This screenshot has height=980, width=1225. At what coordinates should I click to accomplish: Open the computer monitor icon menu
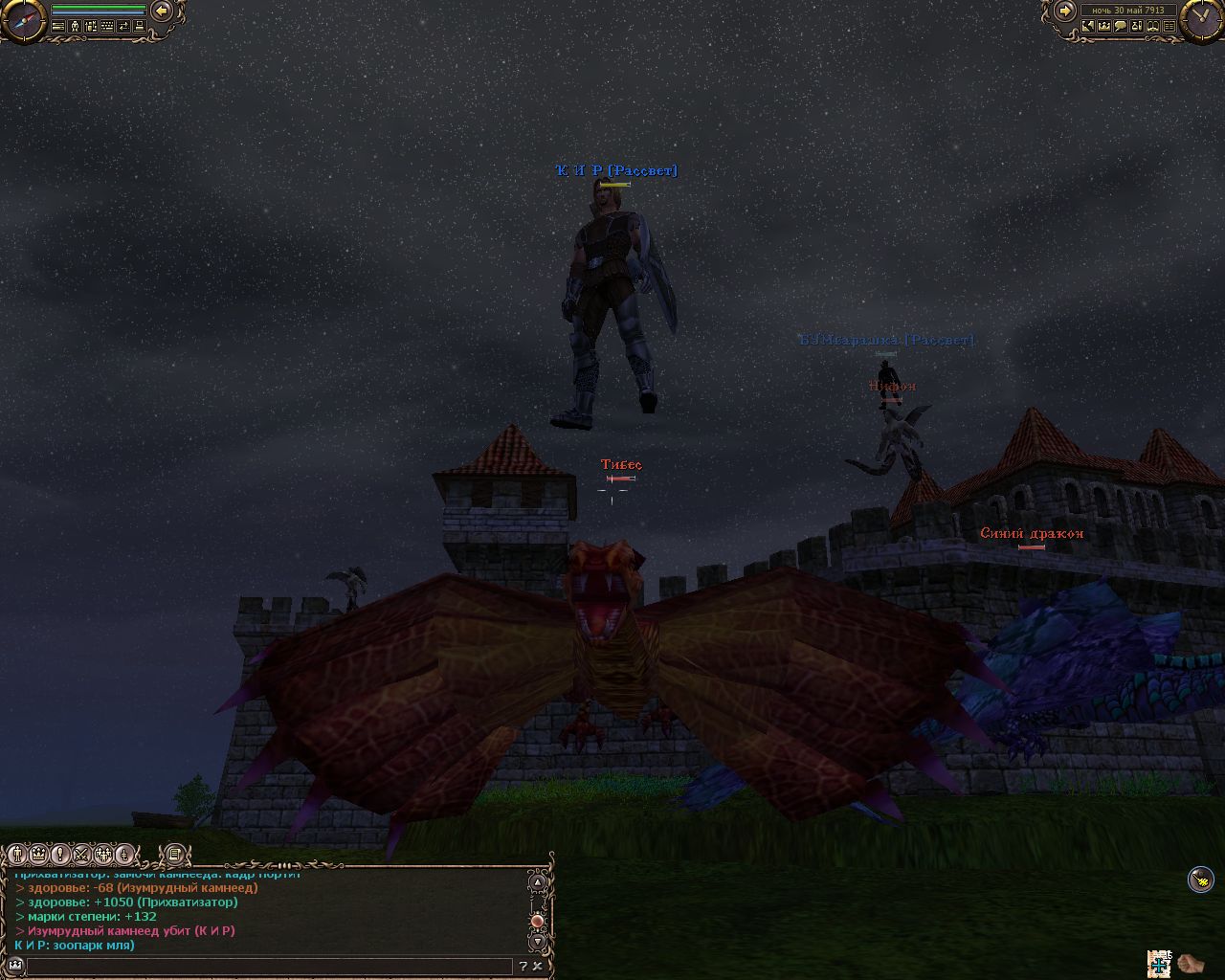139,27
